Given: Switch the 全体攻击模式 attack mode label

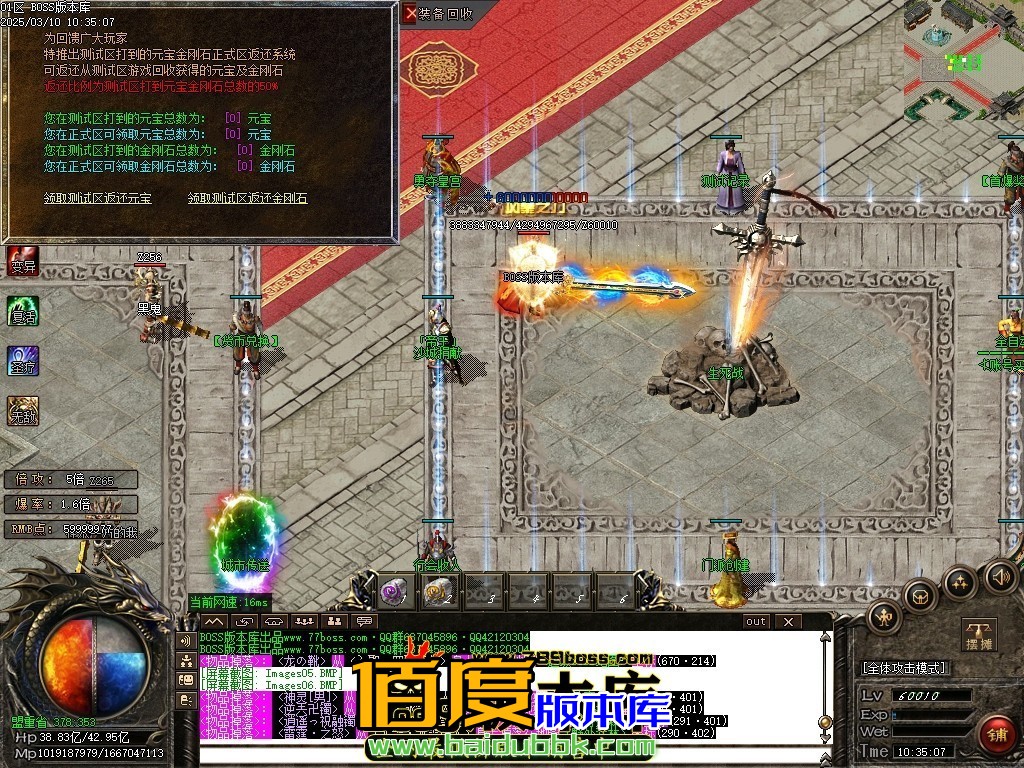Looking at the screenshot, I should pyautogui.click(x=904, y=667).
